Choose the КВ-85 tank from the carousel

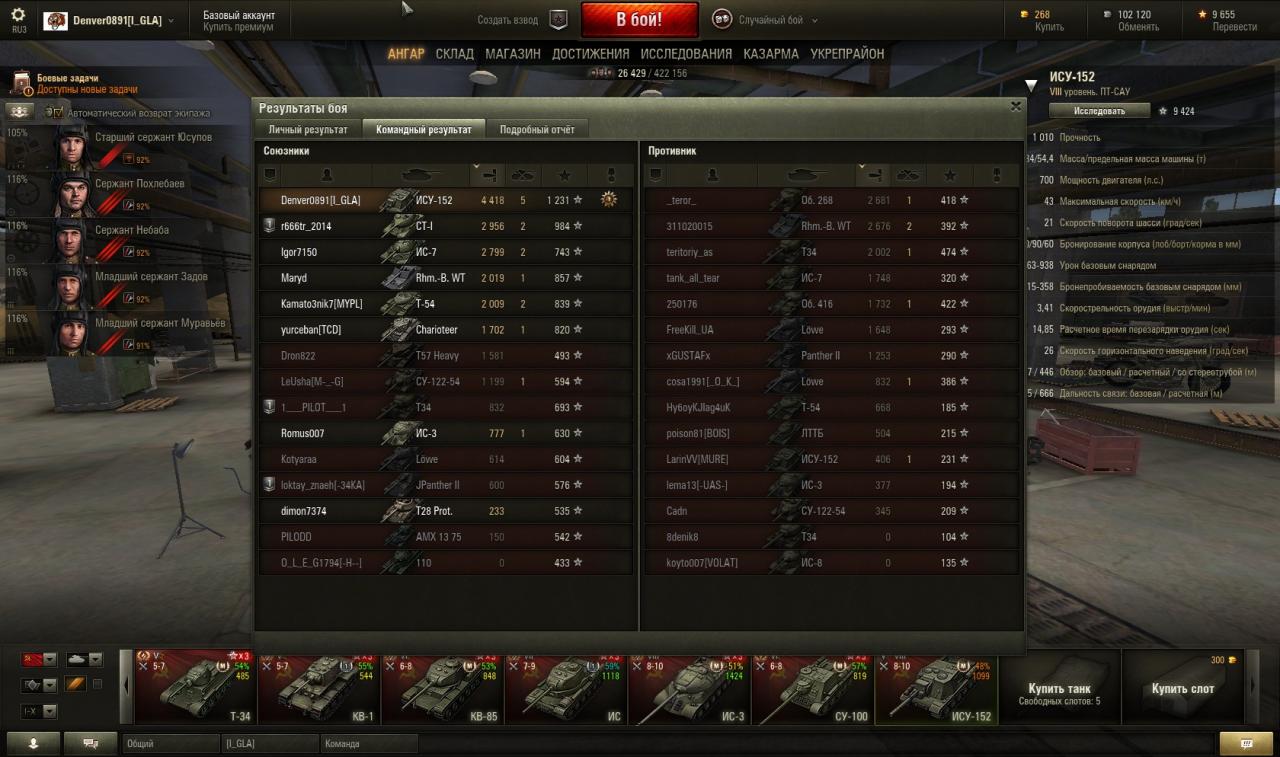click(441, 687)
